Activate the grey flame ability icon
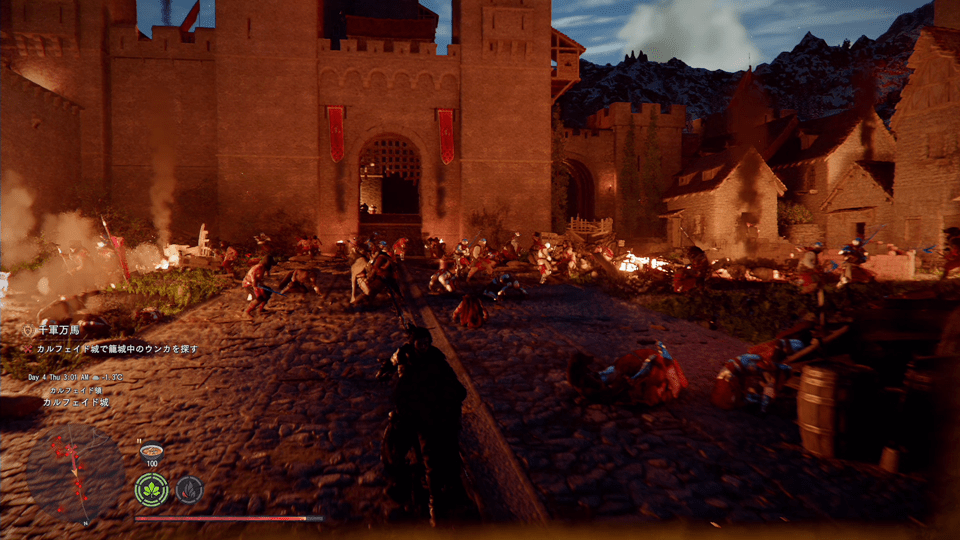This screenshot has height=540, width=960. click(189, 489)
